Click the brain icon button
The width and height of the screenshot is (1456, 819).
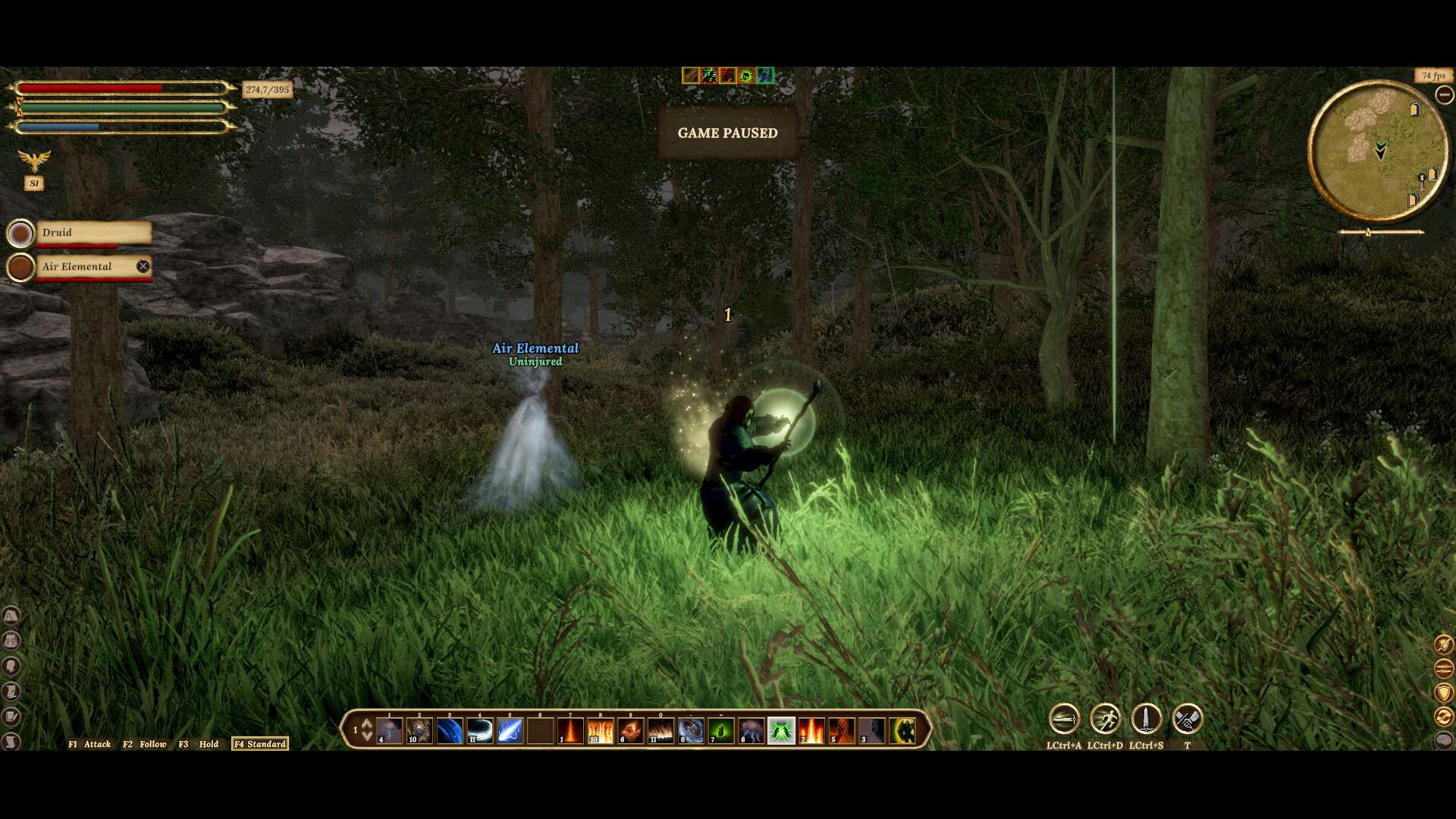click(x=1444, y=740)
